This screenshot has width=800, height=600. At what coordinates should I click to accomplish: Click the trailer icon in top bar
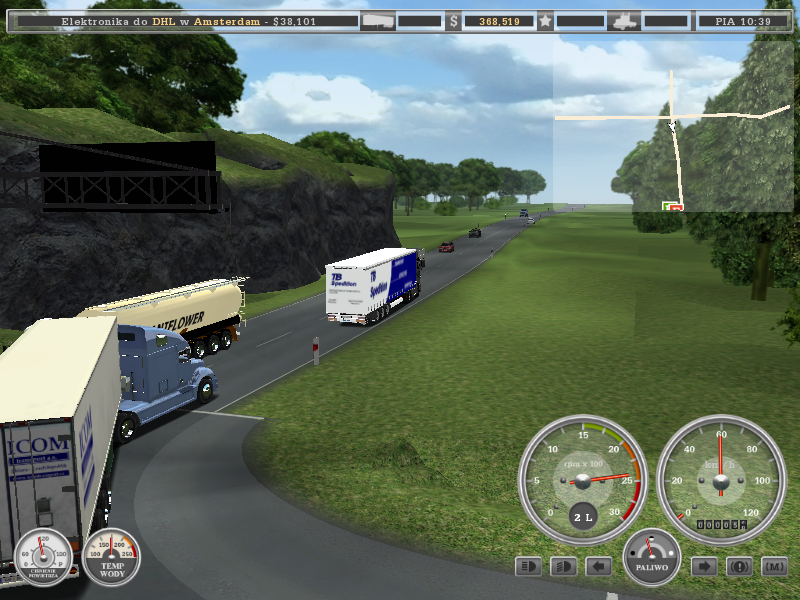(x=377, y=20)
